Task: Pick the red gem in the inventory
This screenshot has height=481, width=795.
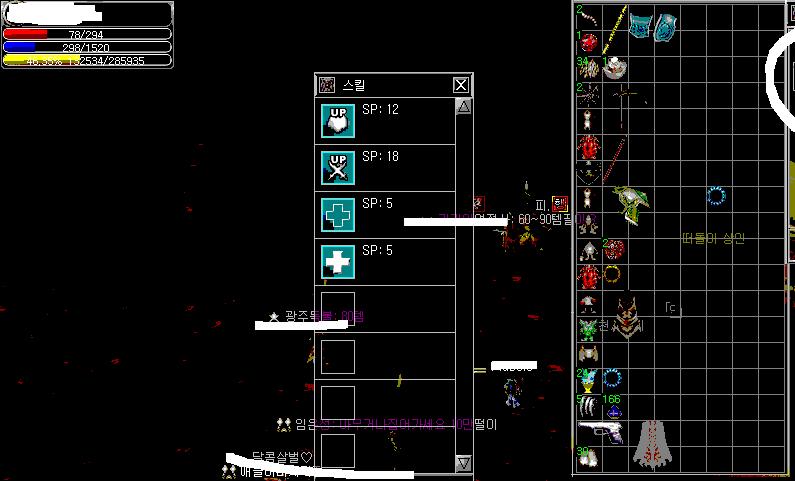Action: [x=588, y=43]
